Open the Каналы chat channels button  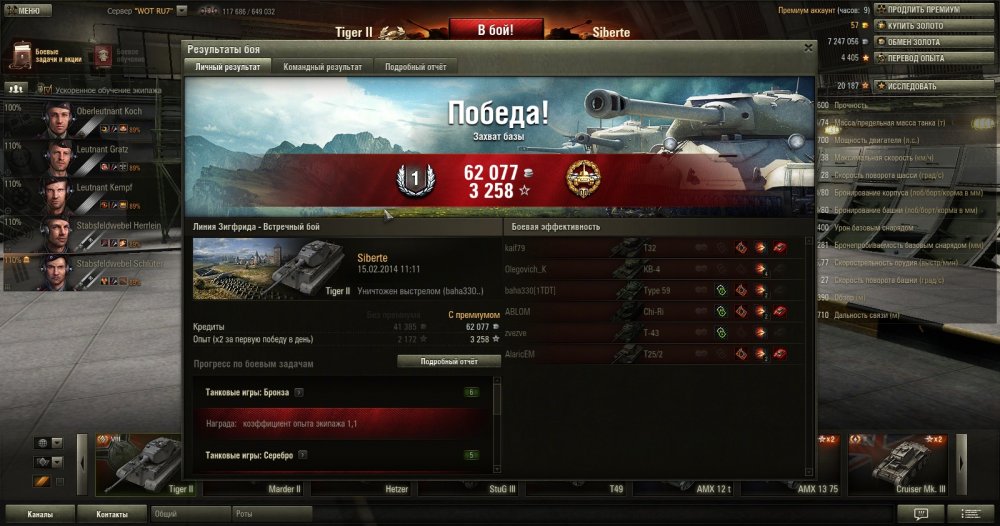(x=39, y=514)
